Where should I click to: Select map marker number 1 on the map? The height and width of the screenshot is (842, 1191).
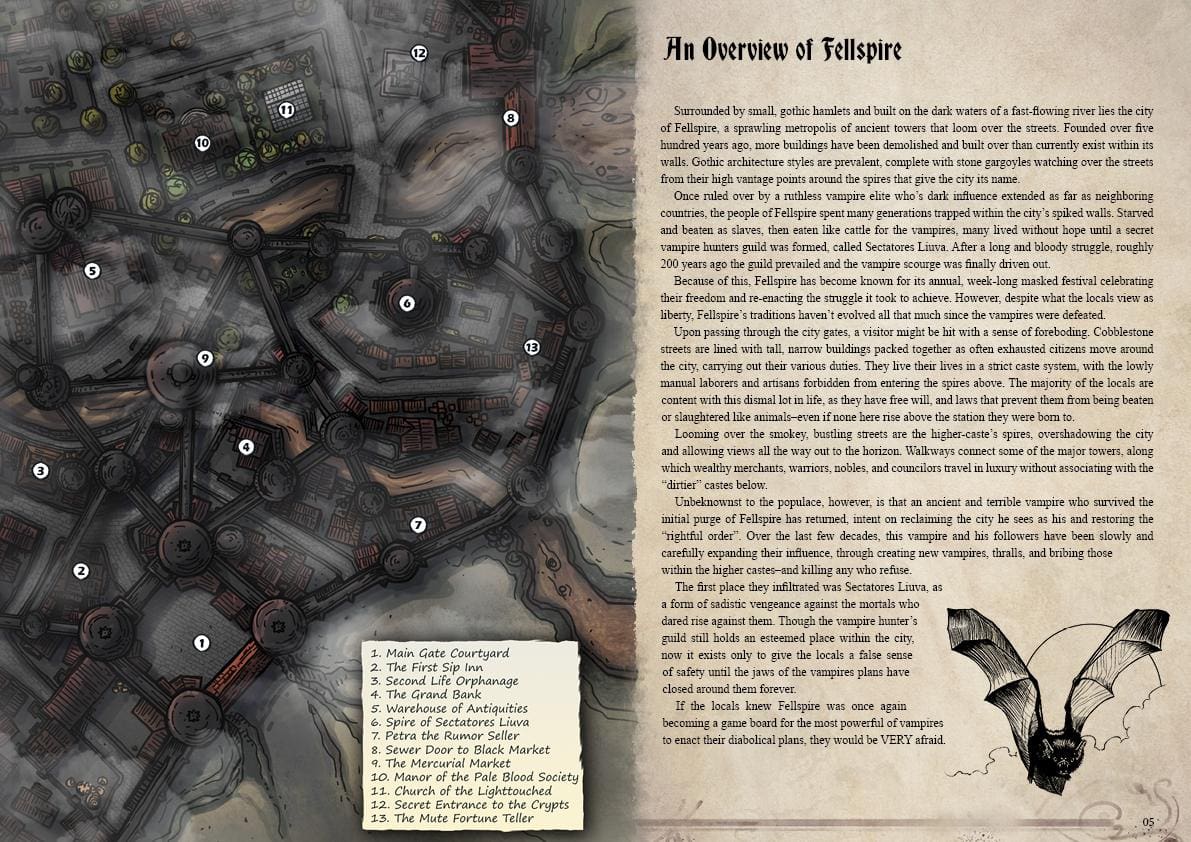click(201, 643)
